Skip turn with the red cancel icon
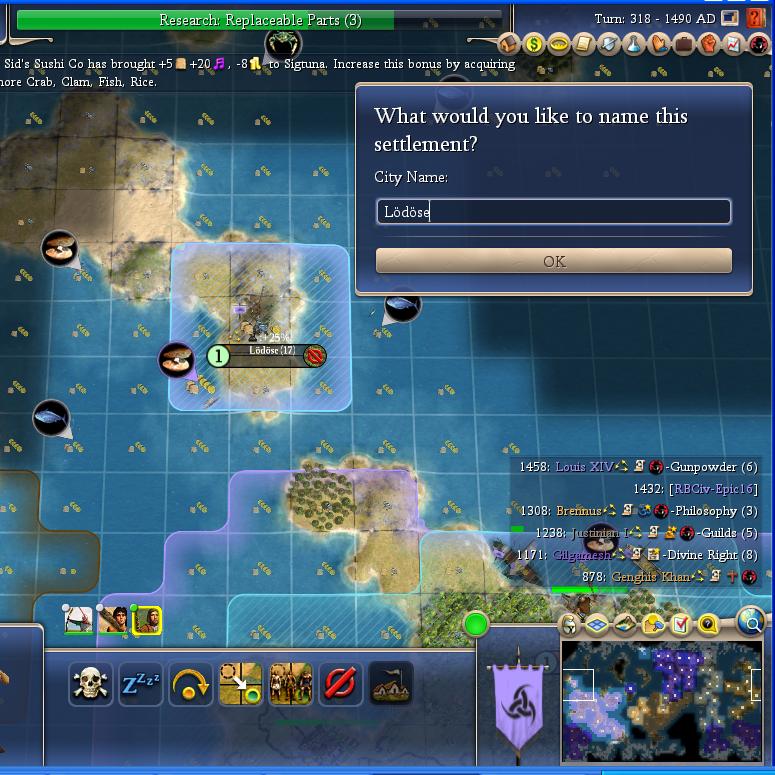Screen dimensions: 775x775 point(340,684)
